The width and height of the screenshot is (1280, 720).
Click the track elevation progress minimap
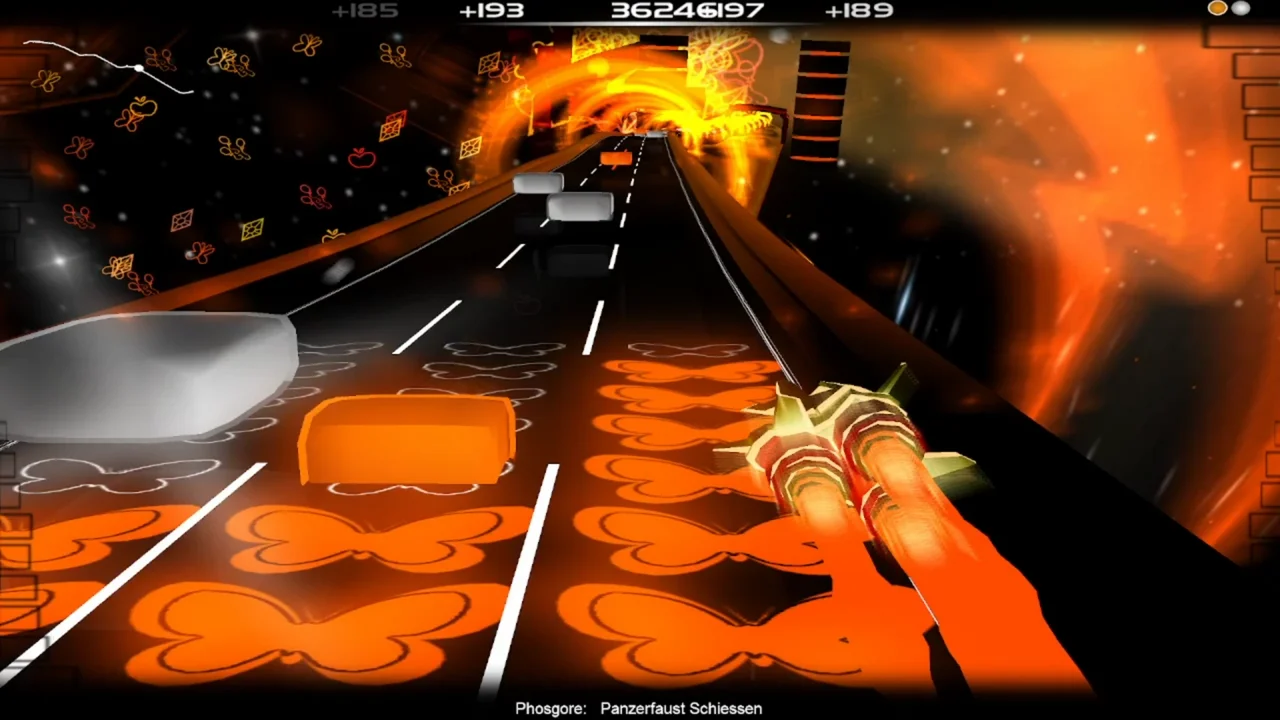[108, 66]
